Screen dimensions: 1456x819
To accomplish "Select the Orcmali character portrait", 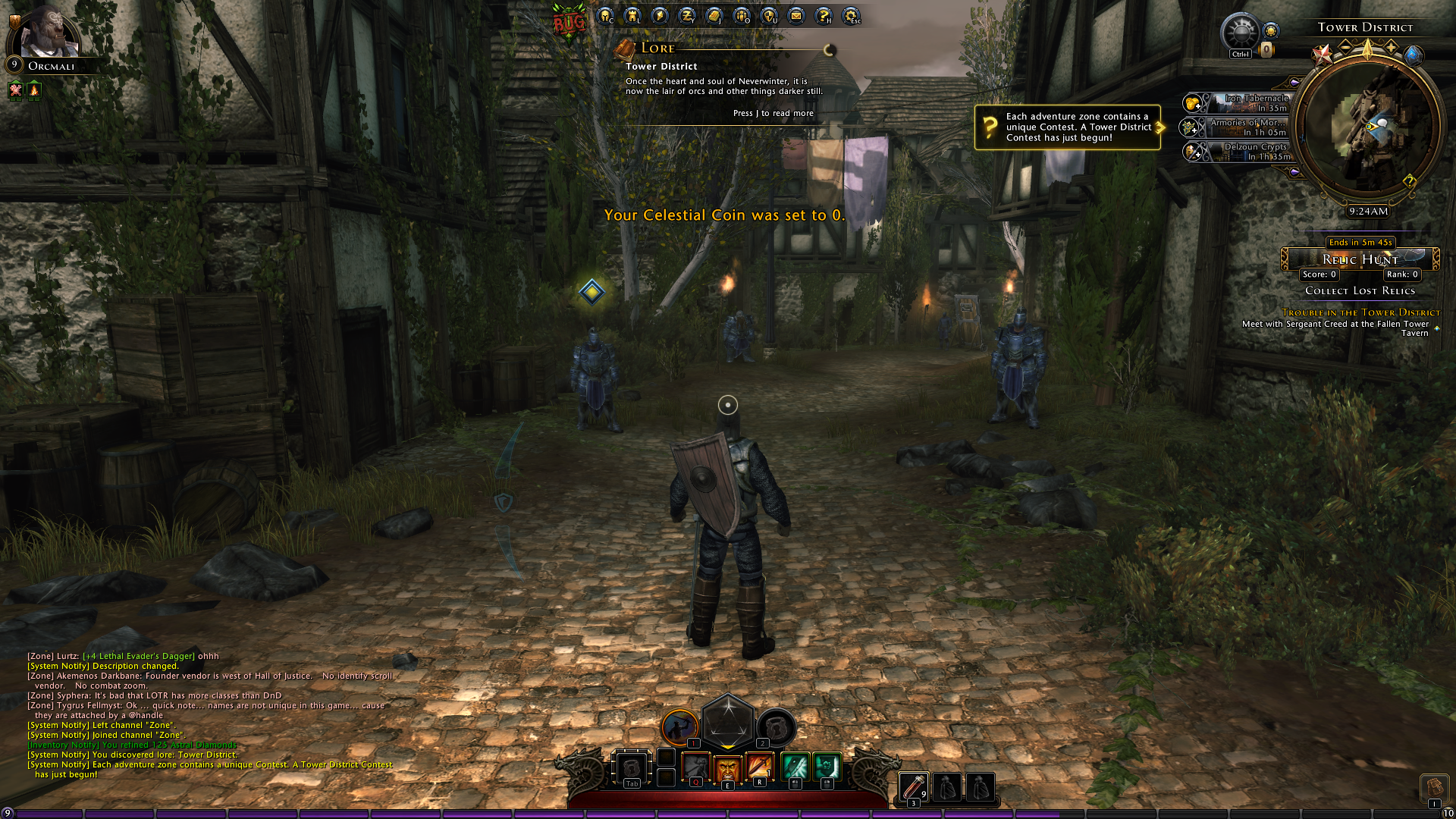I will (x=49, y=35).
